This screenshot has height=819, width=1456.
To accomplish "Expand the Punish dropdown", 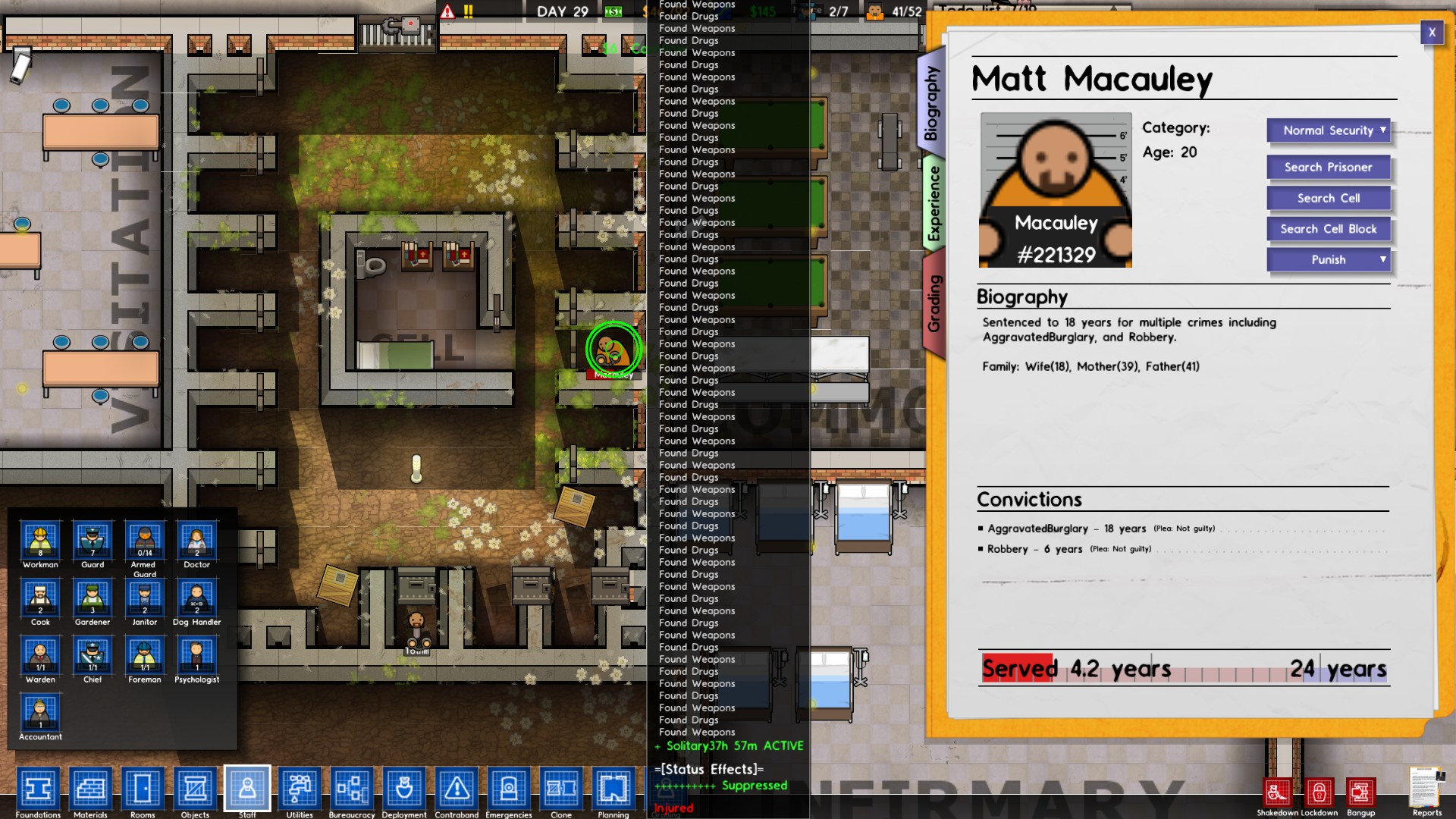I will pos(1328,259).
